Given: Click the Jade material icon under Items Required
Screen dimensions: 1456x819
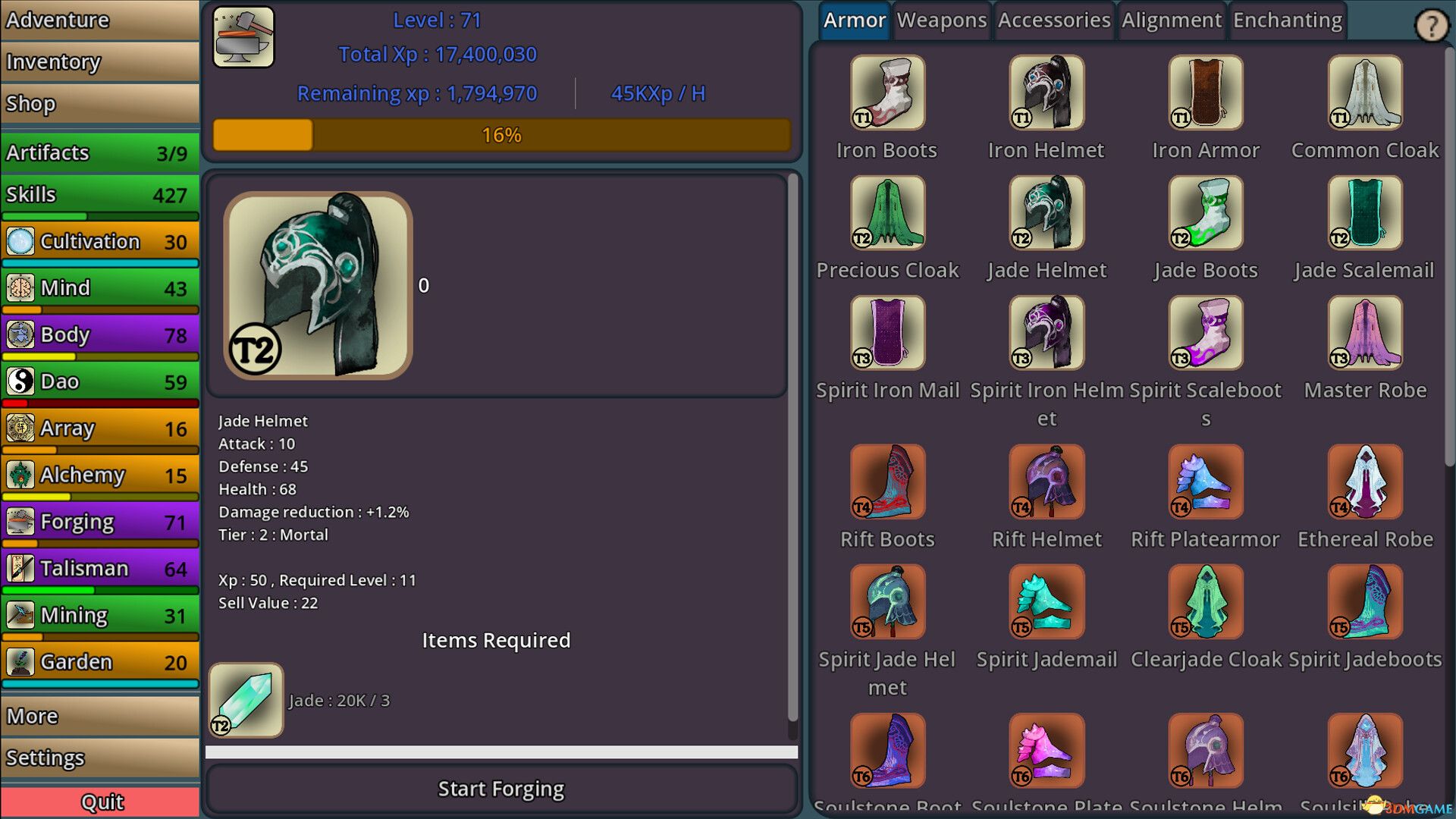Looking at the screenshot, I should click(x=245, y=699).
